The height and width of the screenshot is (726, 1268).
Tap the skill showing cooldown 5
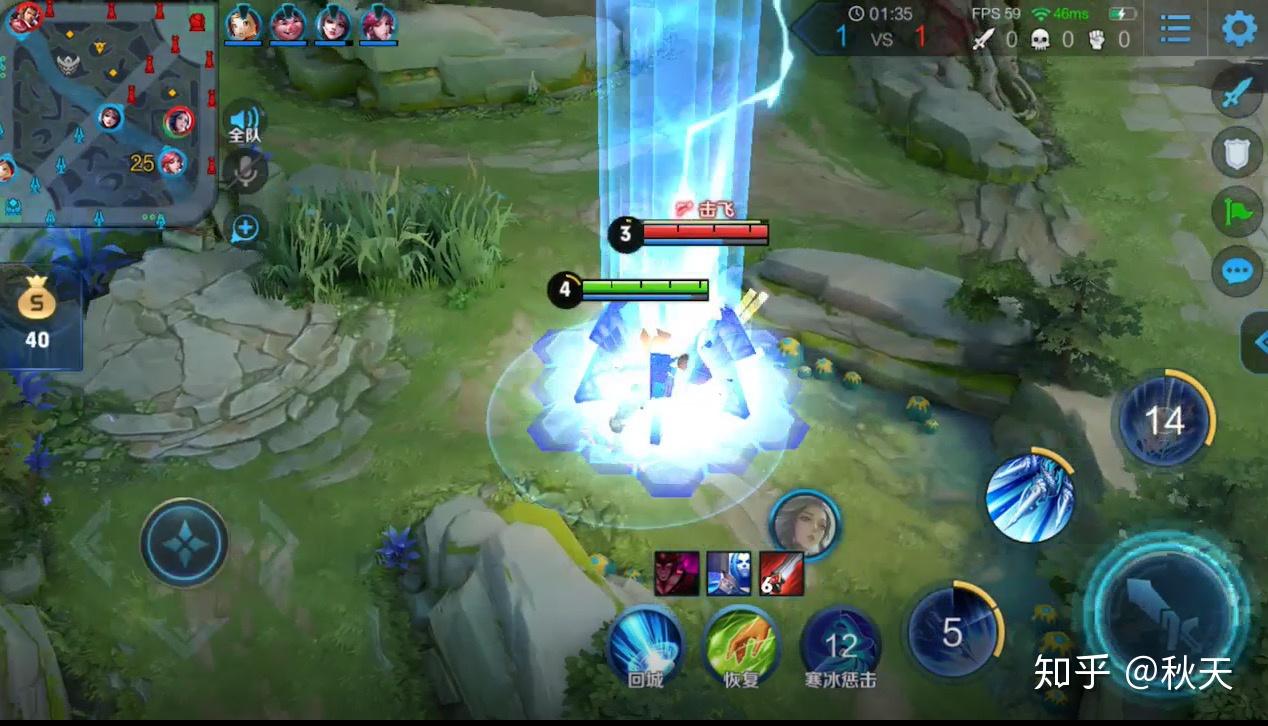(x=953, y=631)
